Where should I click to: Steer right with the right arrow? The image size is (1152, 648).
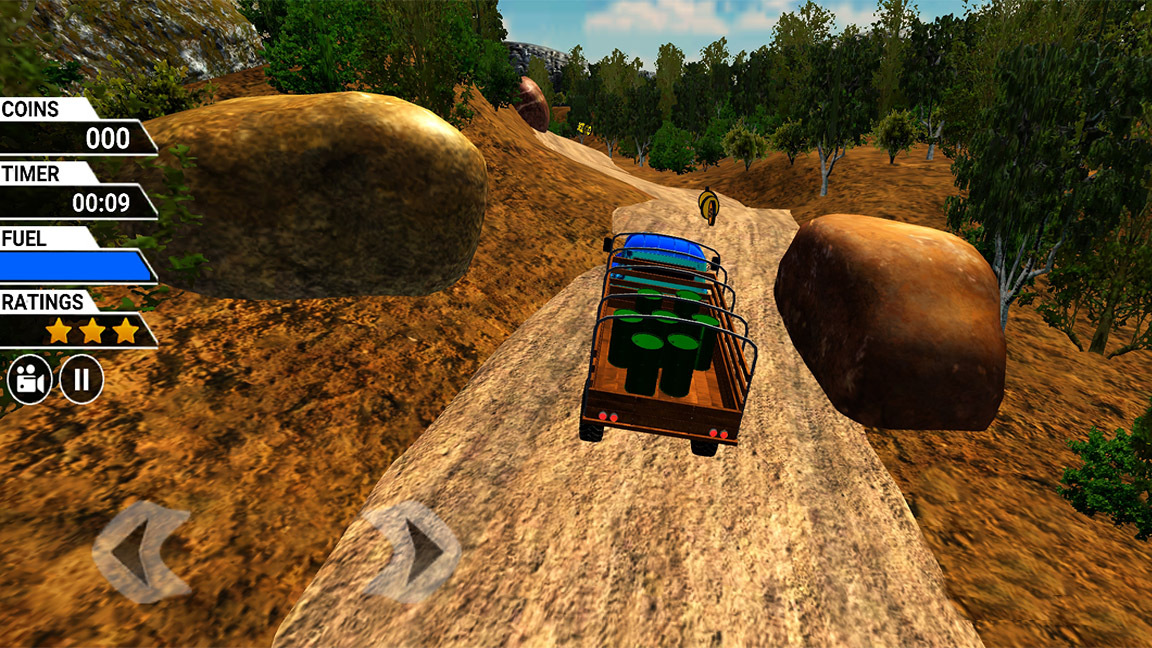412,551
